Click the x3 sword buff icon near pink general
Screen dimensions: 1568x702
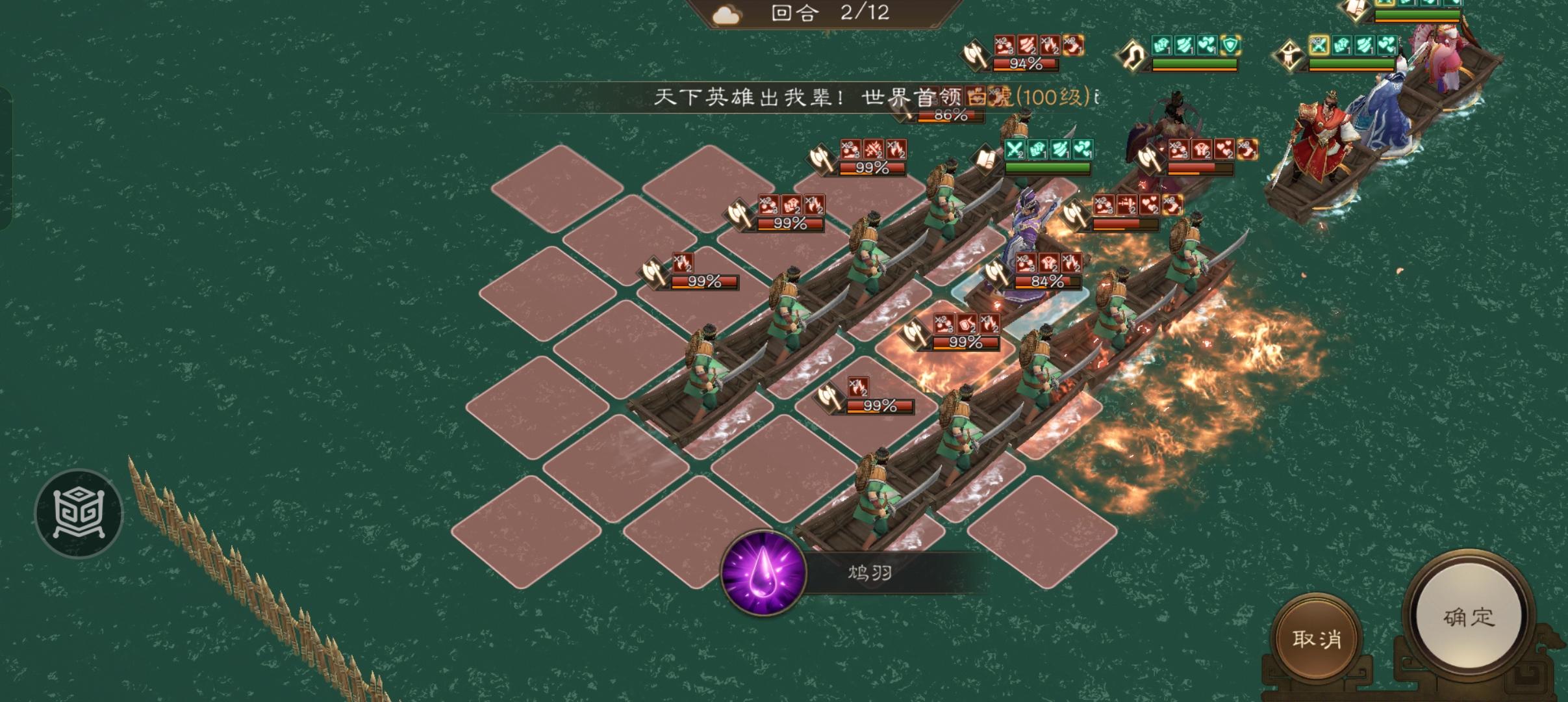(x=1319, y=43)
